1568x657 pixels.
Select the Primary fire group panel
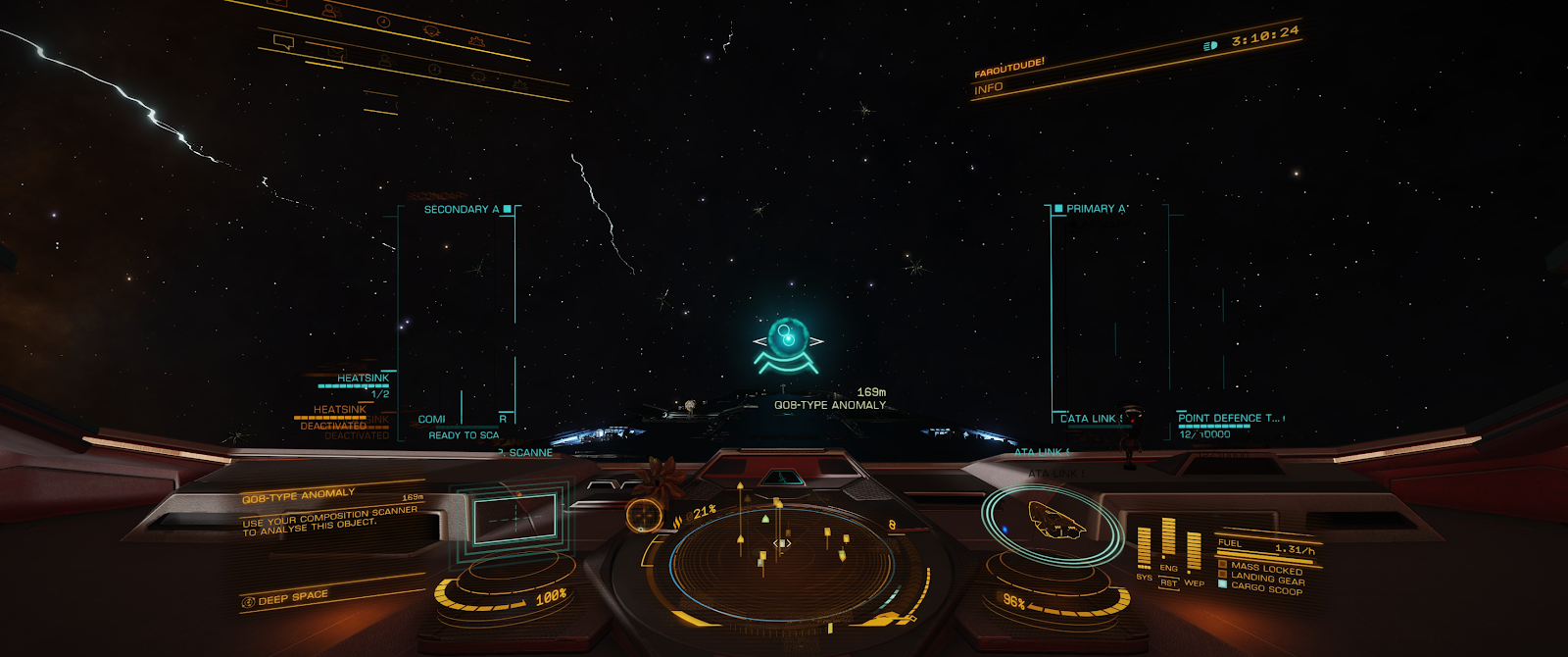pos(1108,314)
